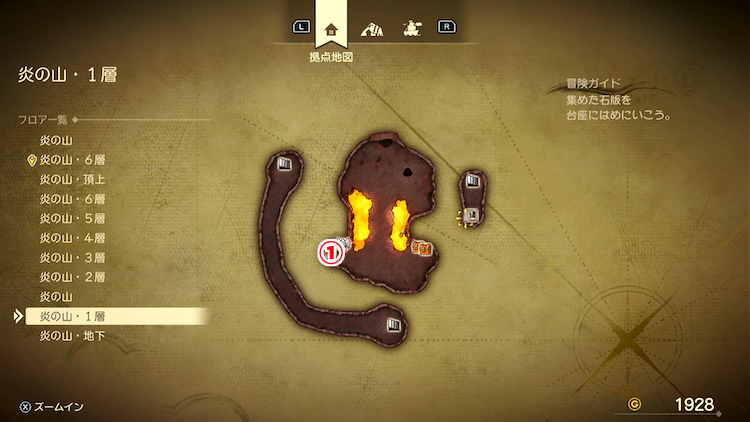Open the ship icon map tab
The width and height of the screenshot is (750, 422).
coord(410,27)
